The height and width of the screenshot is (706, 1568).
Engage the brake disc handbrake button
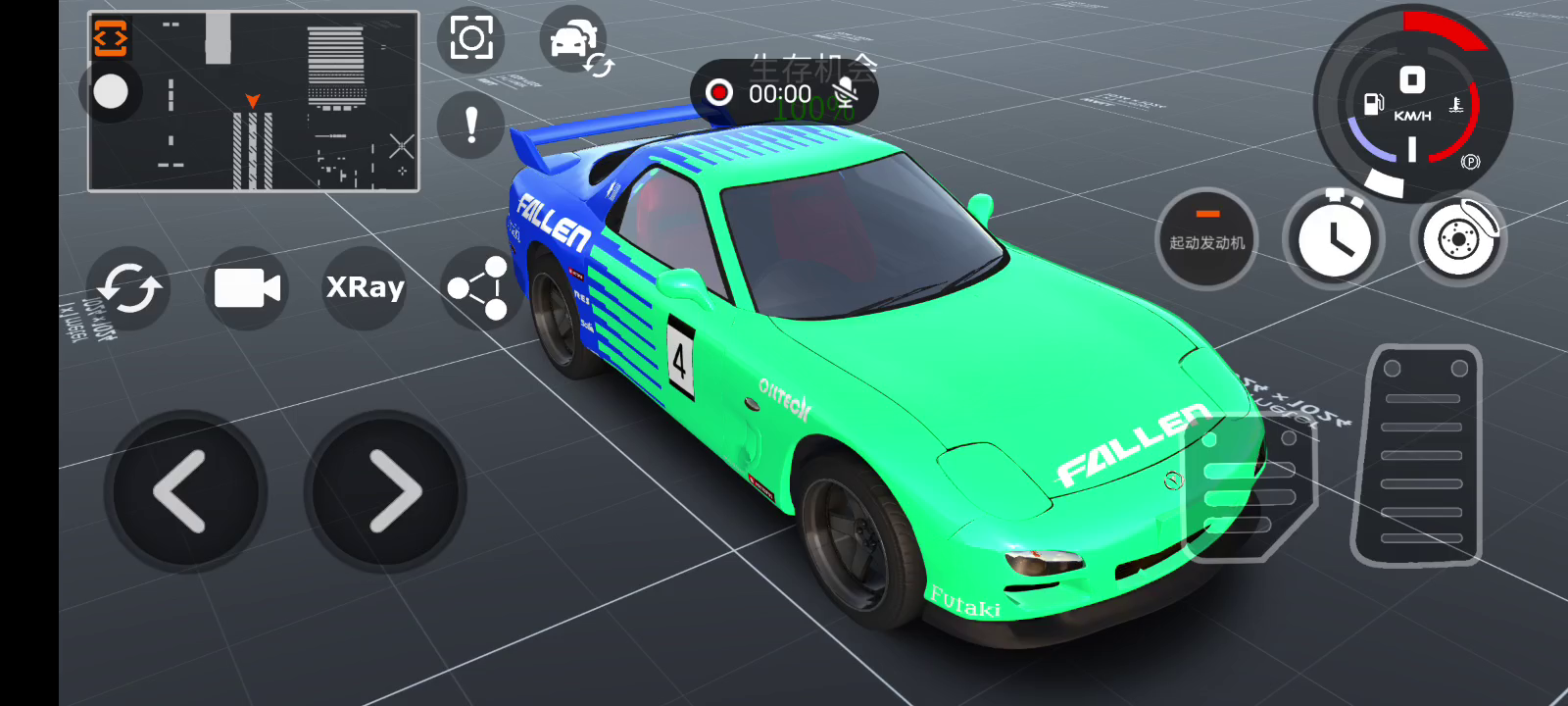tap(1459, 238)
